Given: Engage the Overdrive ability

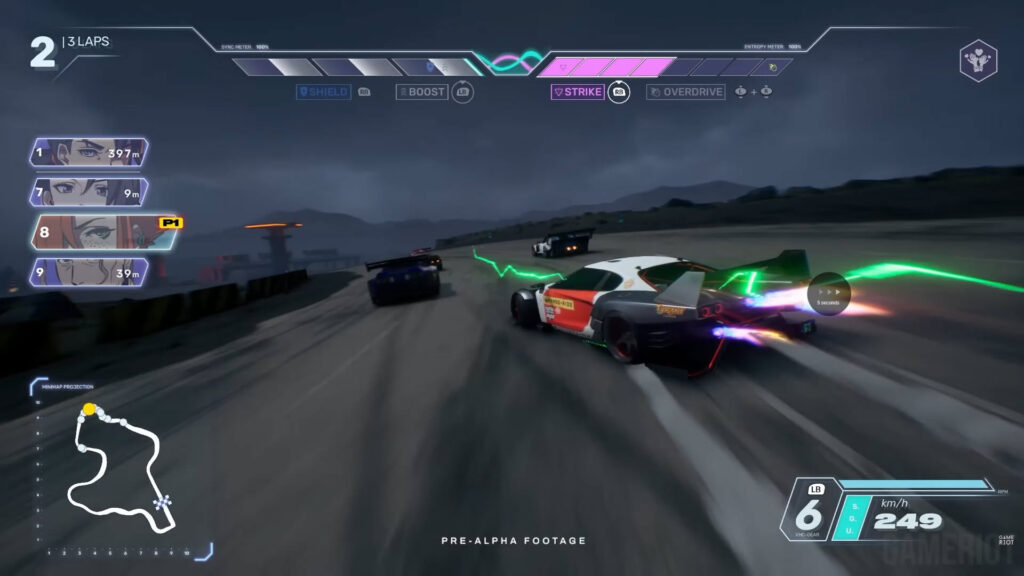Looking at the screenshot, I should click(686, 92).
